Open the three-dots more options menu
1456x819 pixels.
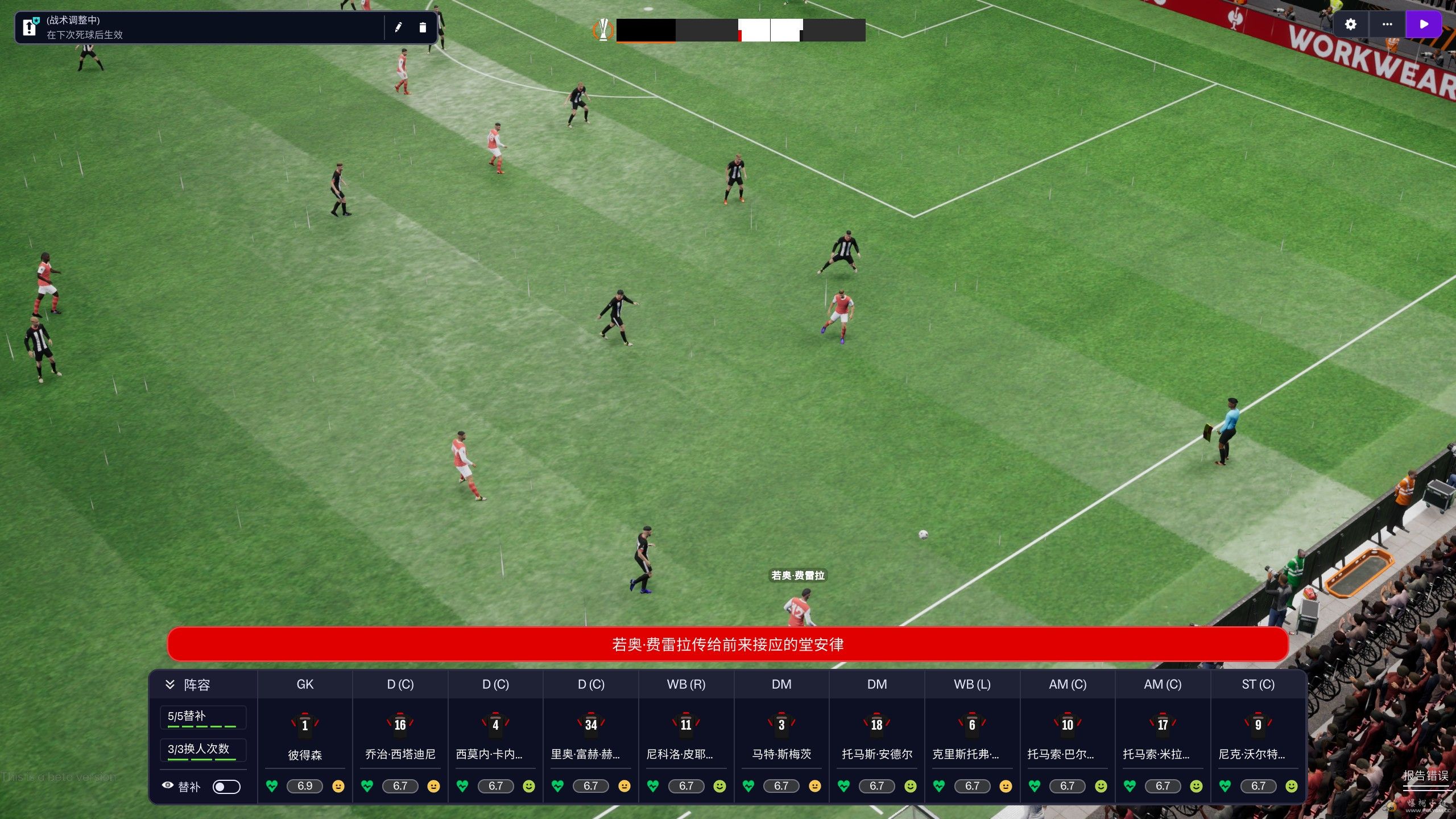1387,24
